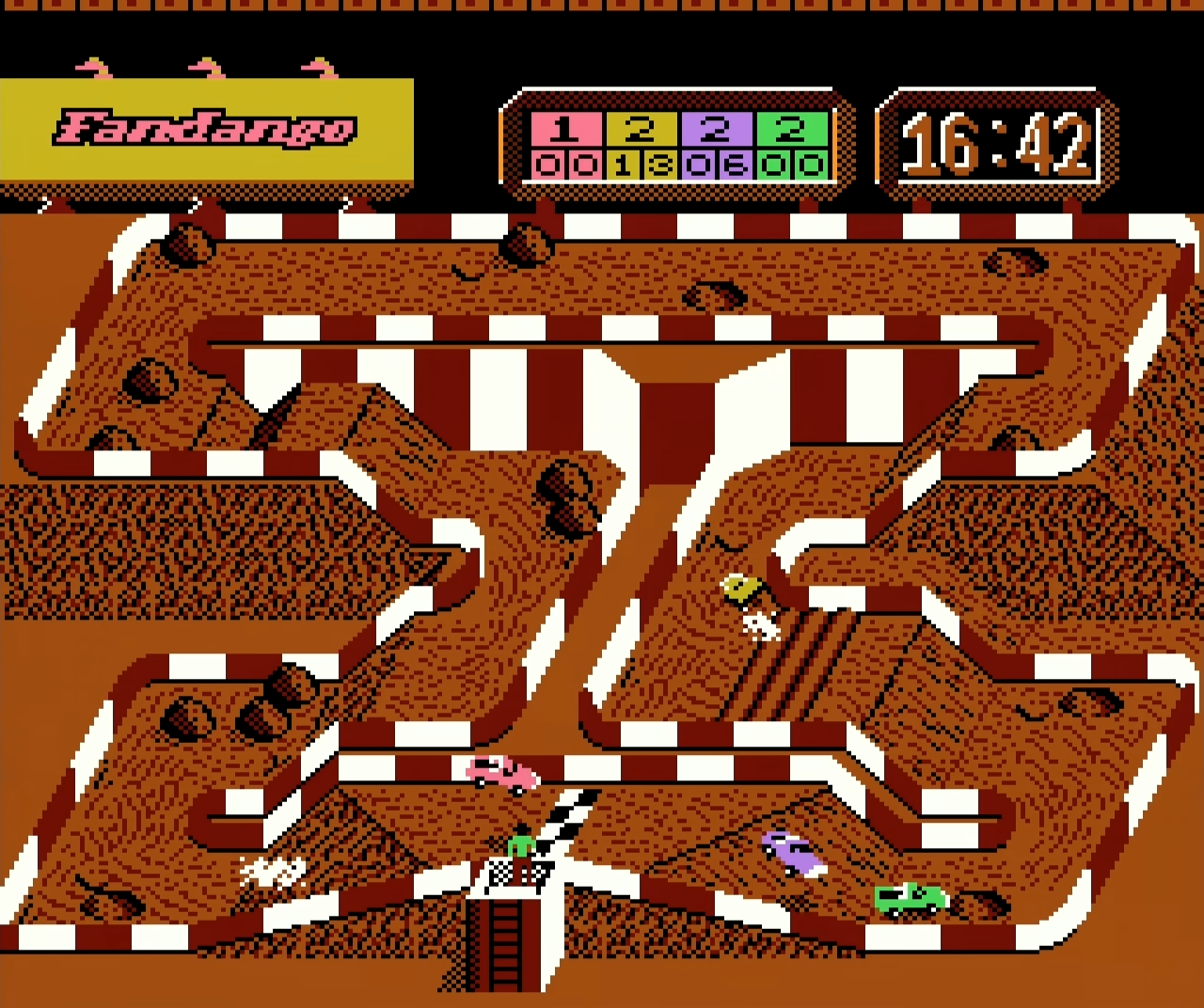Click the large rock near the top left corner
Screen dimensions: 1204x1008
click(188, 244)
